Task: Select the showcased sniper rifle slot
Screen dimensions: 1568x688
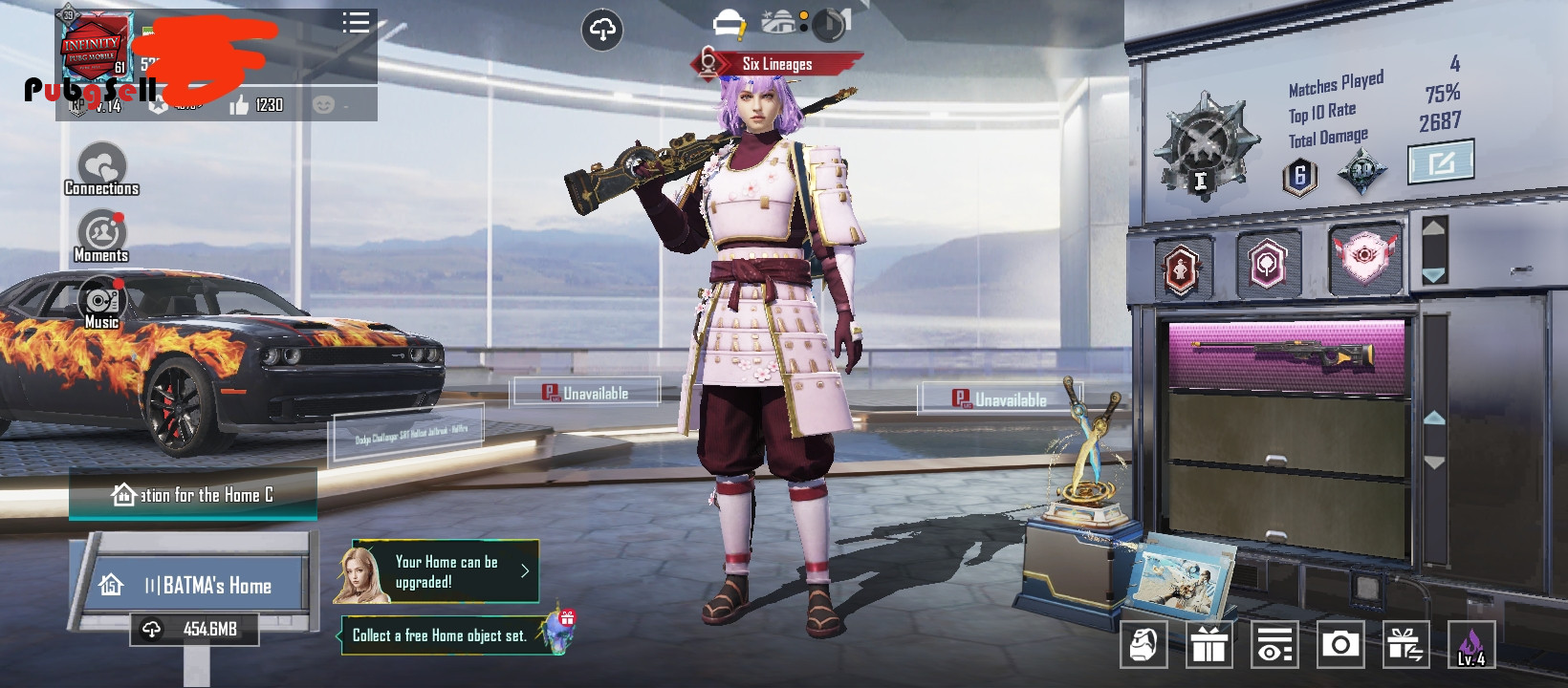Action: click(1287, 356)
